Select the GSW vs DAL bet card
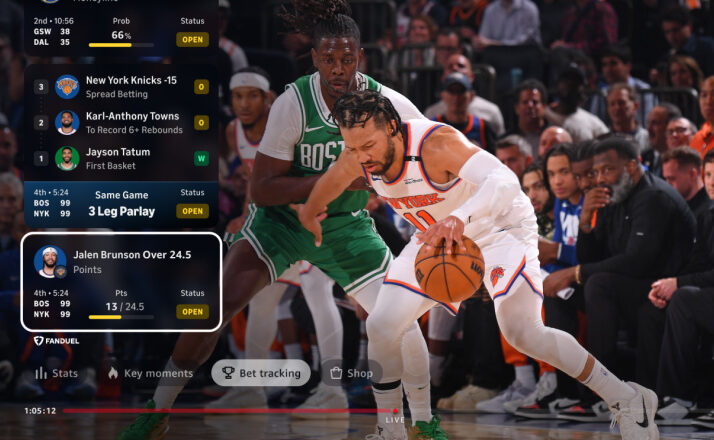The width and height of the screenshot is (714, 440). tap(121, 32)
